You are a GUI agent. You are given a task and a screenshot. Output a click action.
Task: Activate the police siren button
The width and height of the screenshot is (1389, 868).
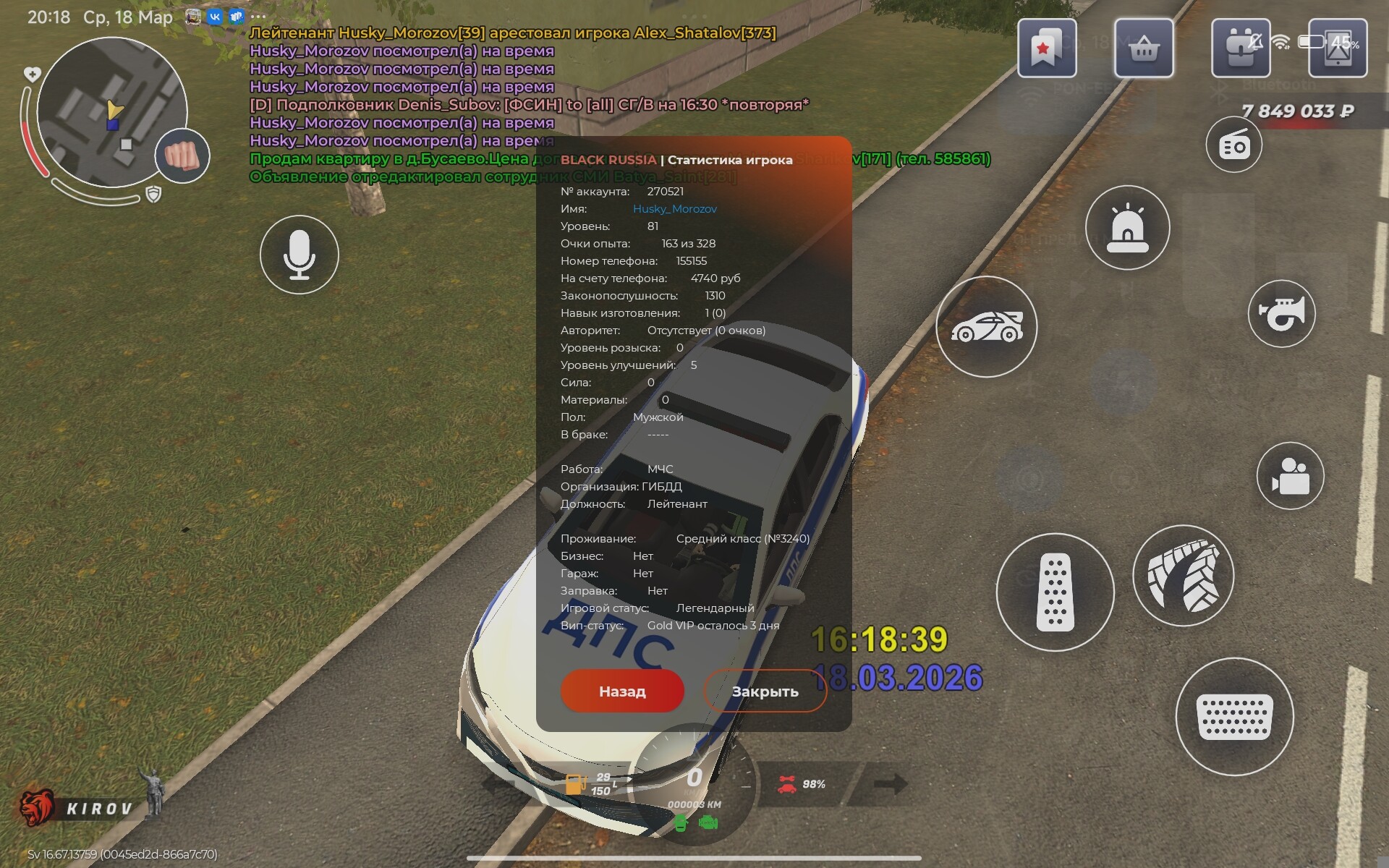click(1127, 228)
